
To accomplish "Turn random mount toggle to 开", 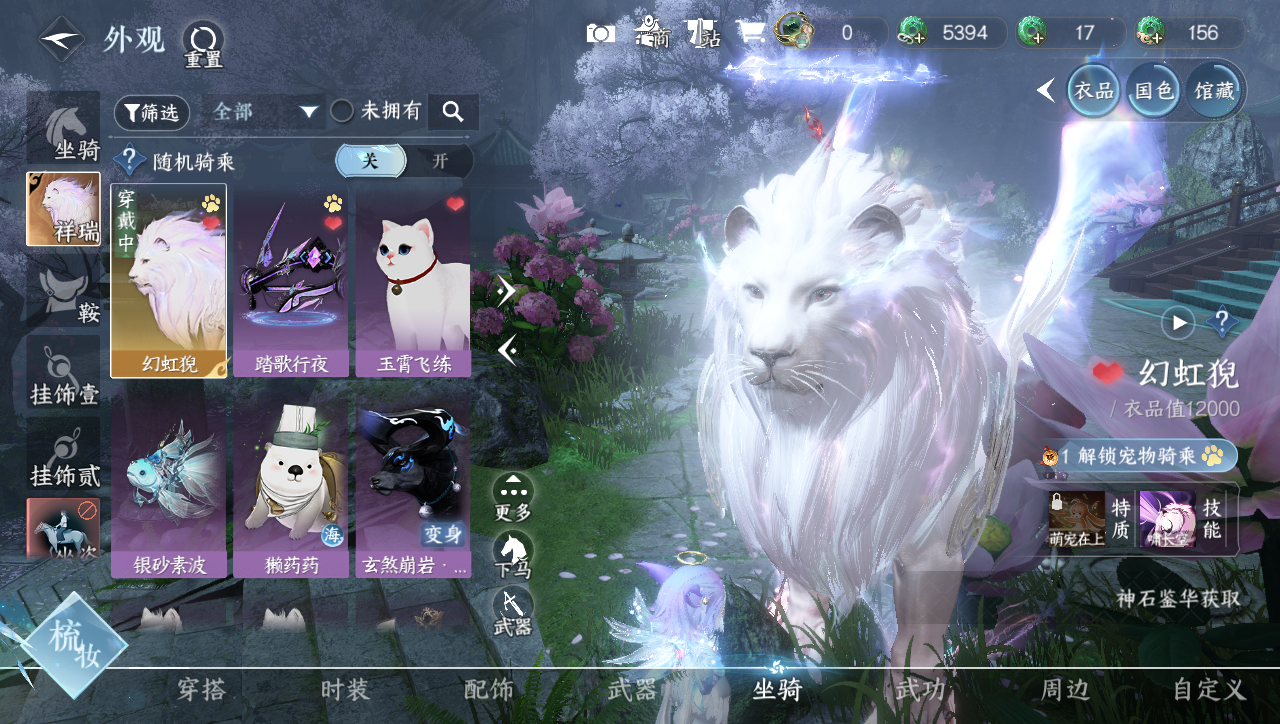I will pos(440,161).
